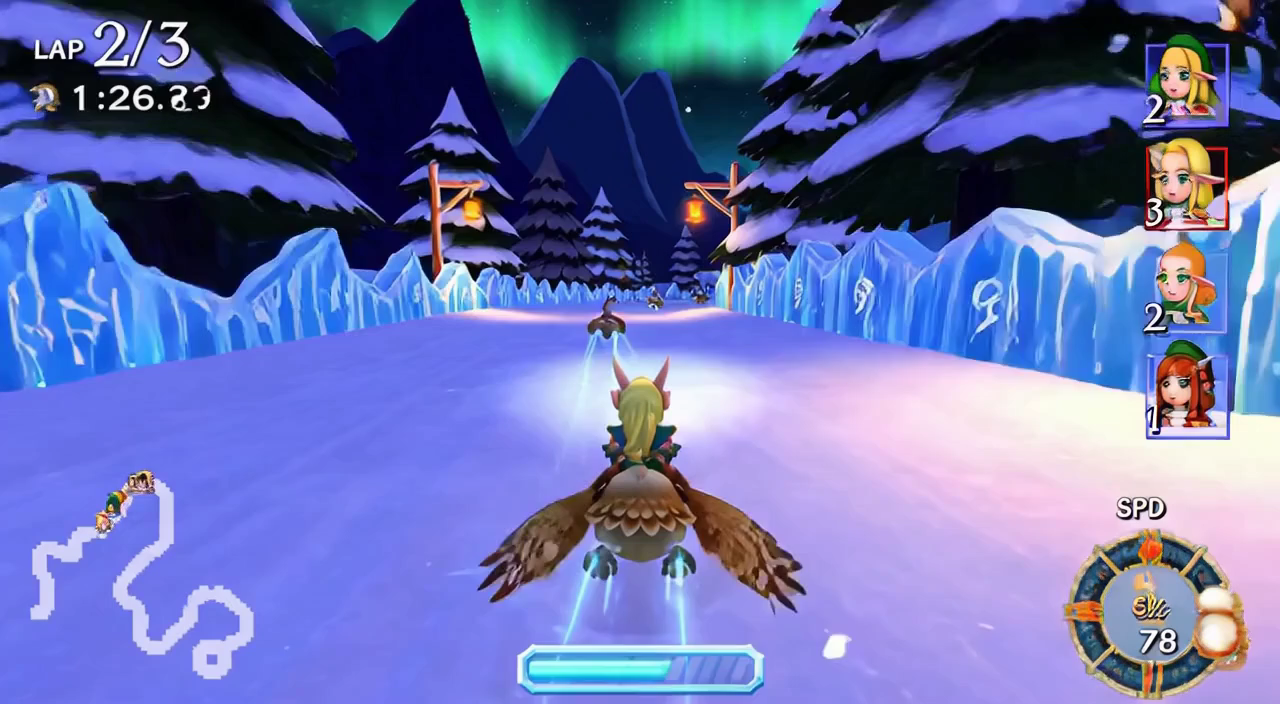Click the round SPD gauge dial
Screen dimensions: 1280x704
click(1152, 612)
